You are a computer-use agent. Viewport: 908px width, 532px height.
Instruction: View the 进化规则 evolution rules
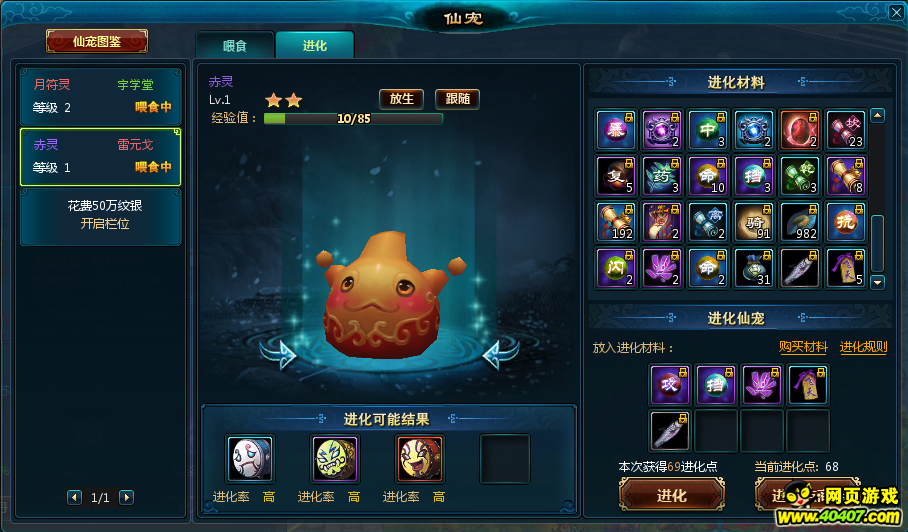[x=863, y=347]
